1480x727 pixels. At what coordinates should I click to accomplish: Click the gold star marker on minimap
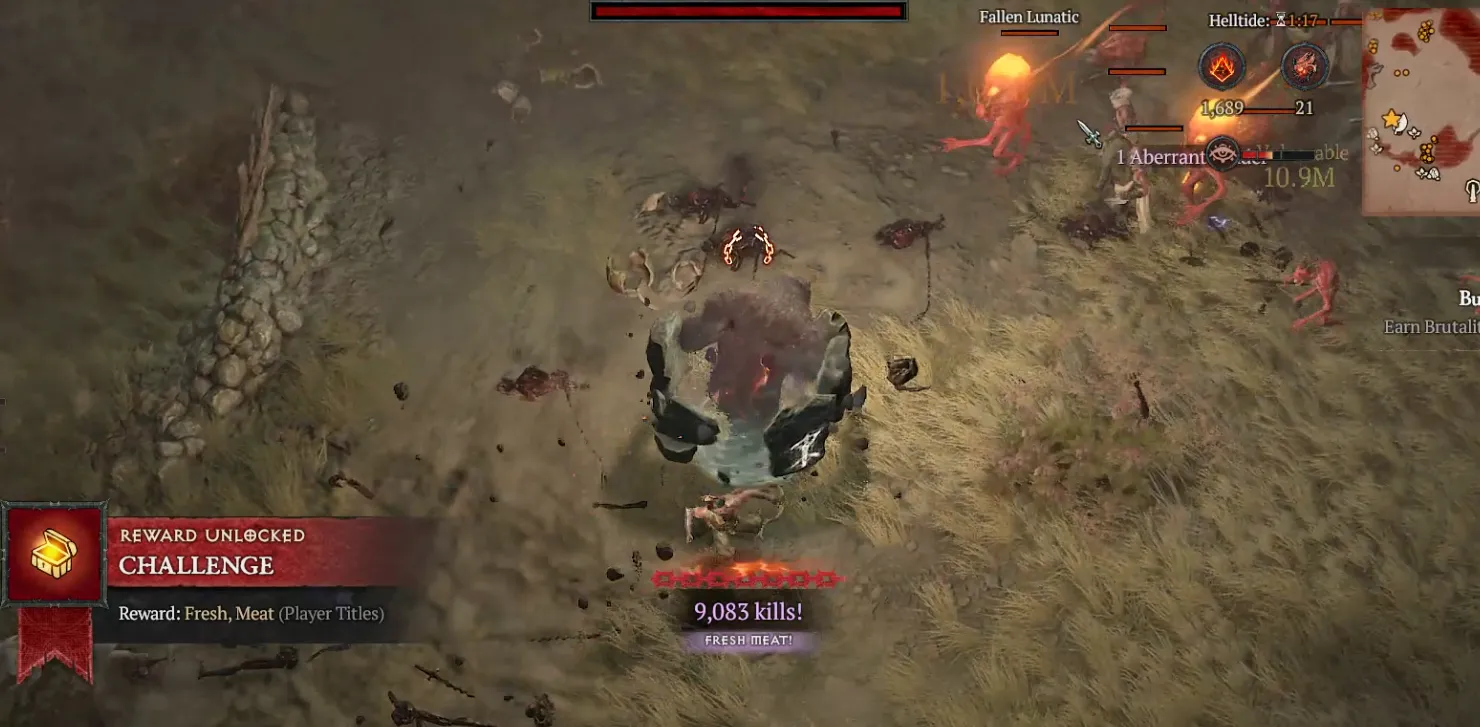point(1391,120)
